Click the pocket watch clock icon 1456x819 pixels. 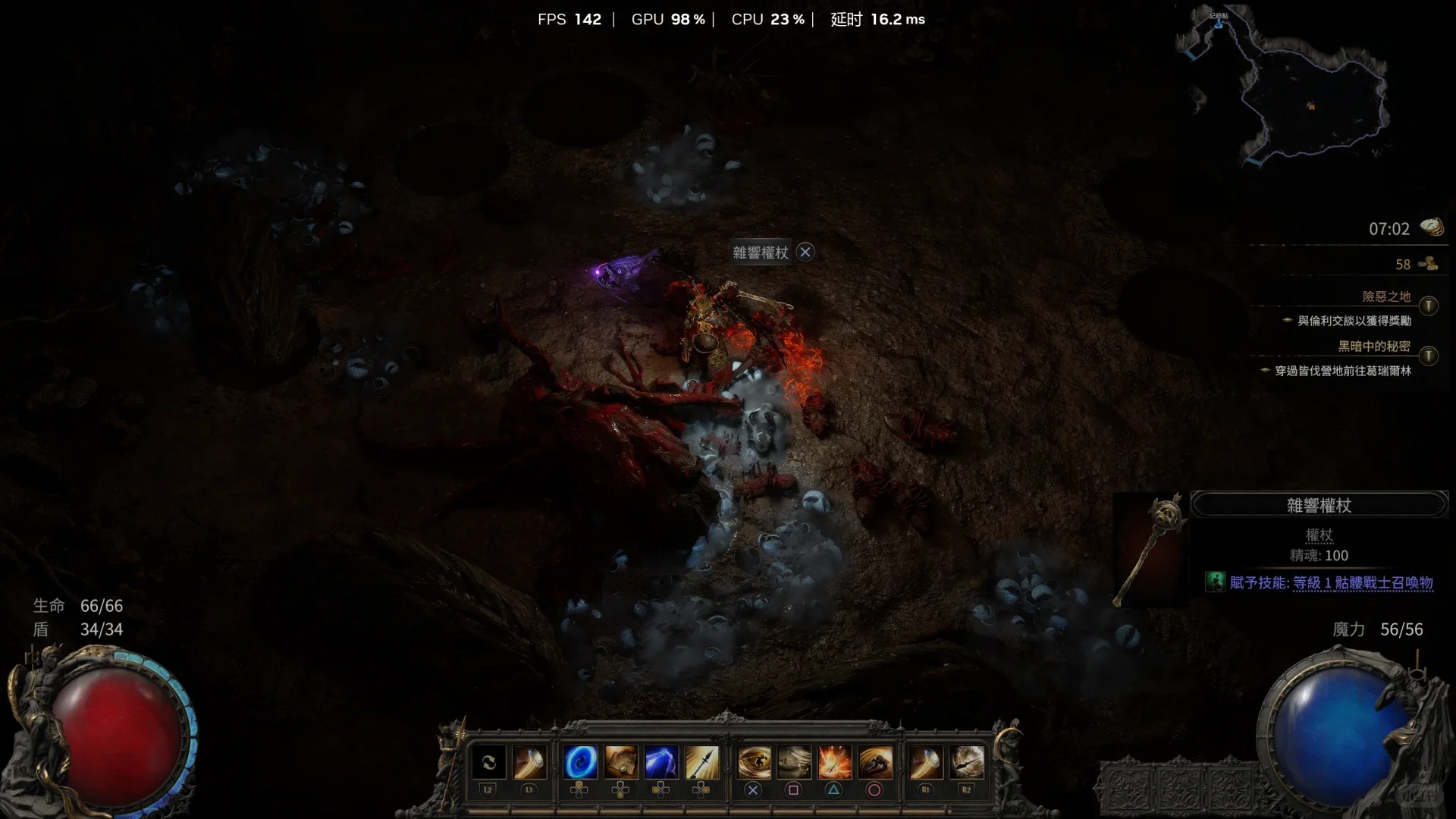tap(1432, 227)
